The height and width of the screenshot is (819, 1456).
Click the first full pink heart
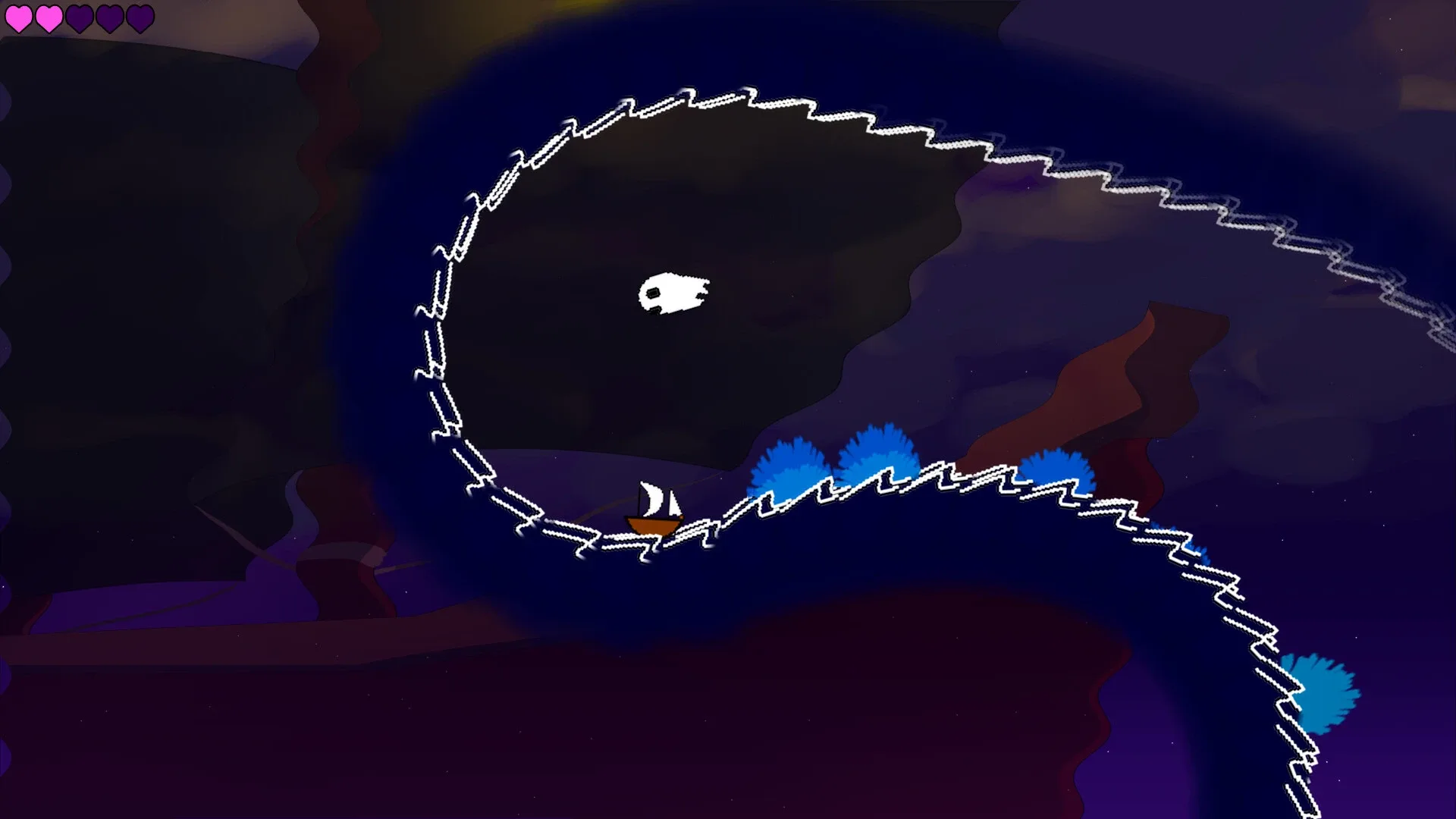[x=20, y=17]
